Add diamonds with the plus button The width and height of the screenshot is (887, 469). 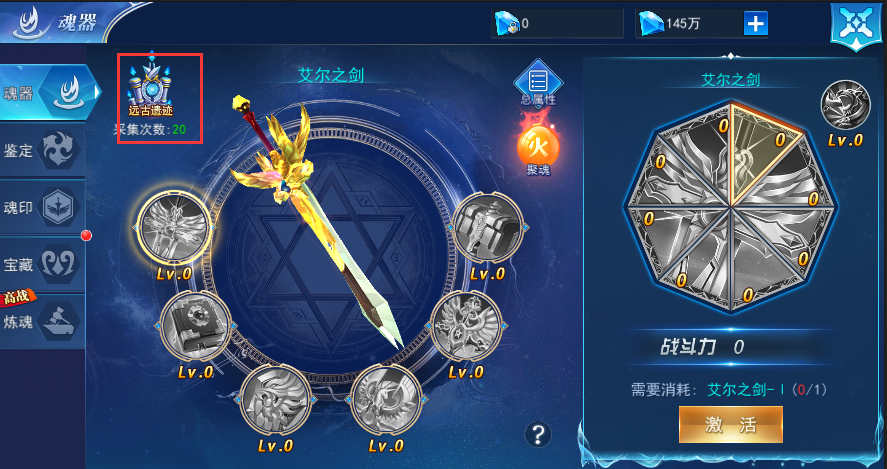[x=755, y=22]
